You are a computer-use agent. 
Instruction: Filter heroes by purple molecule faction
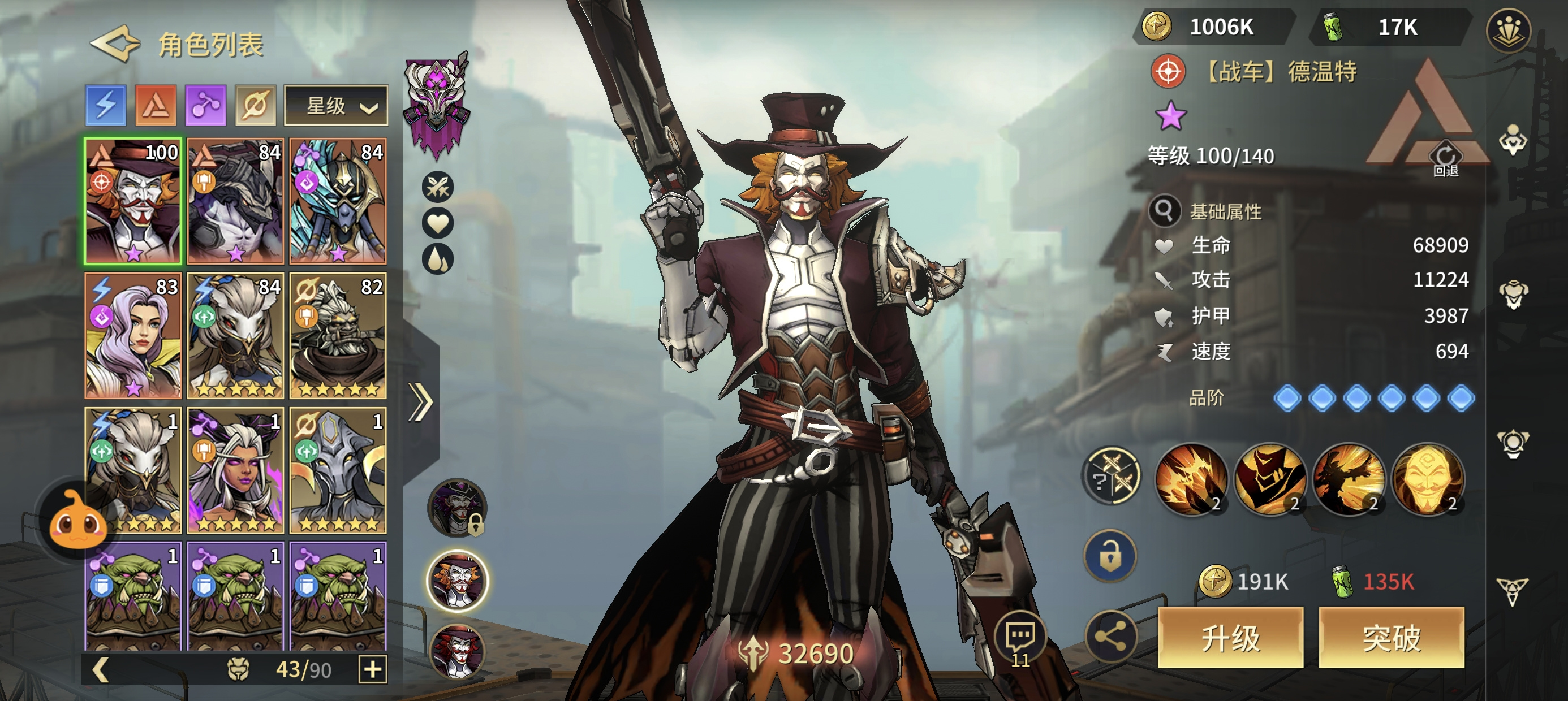(206, 105)
